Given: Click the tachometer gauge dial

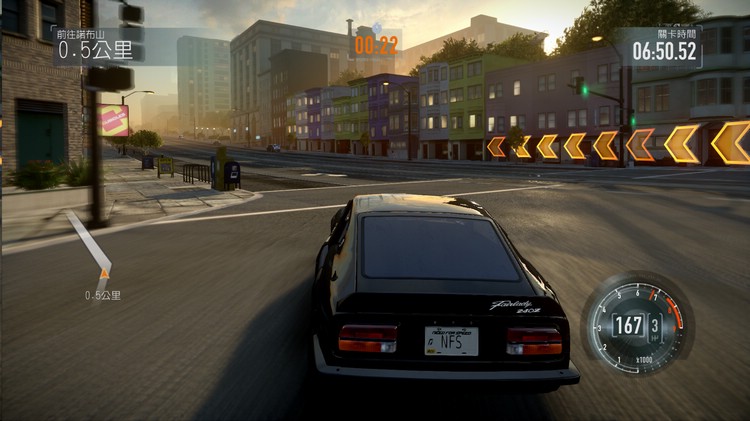Looking at the screenshot, I should tap(637, 323).
